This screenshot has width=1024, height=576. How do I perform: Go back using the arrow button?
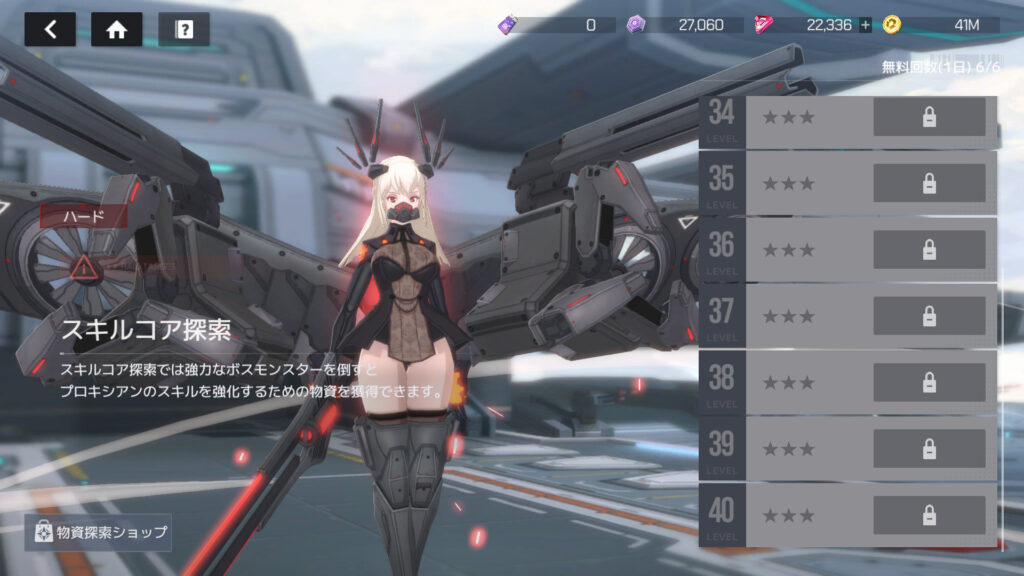coord(50,29)
